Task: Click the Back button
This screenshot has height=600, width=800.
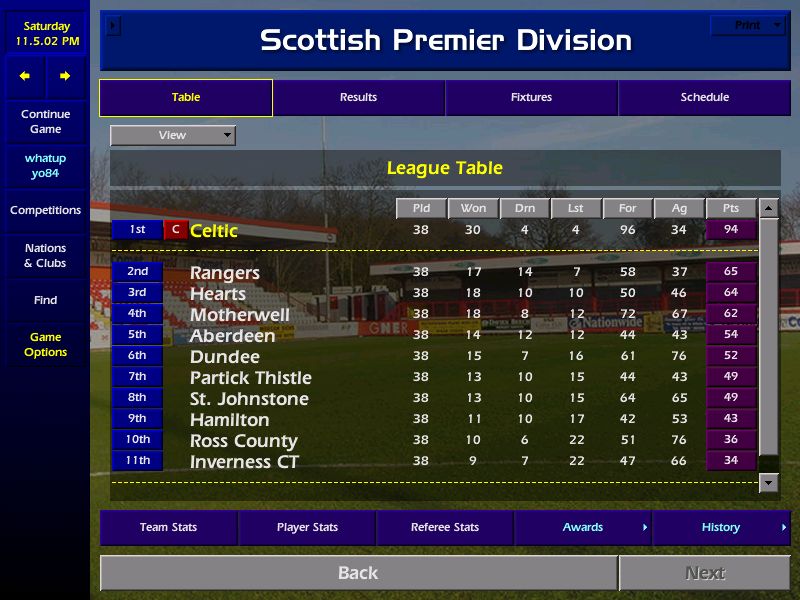Action: tap(358, 573)
